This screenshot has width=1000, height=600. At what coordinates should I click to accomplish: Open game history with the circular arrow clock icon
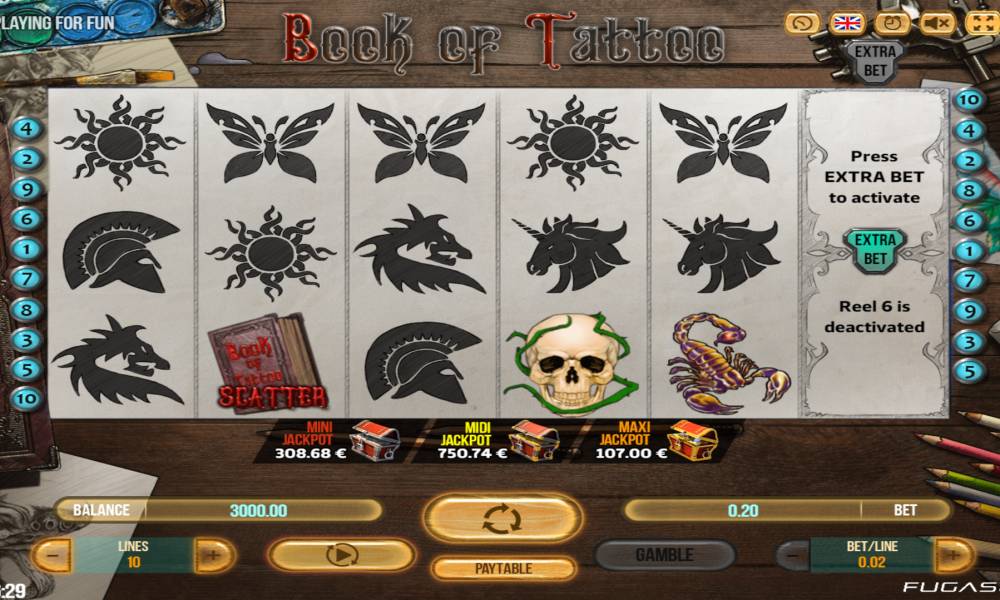click(x=803, y=23)
